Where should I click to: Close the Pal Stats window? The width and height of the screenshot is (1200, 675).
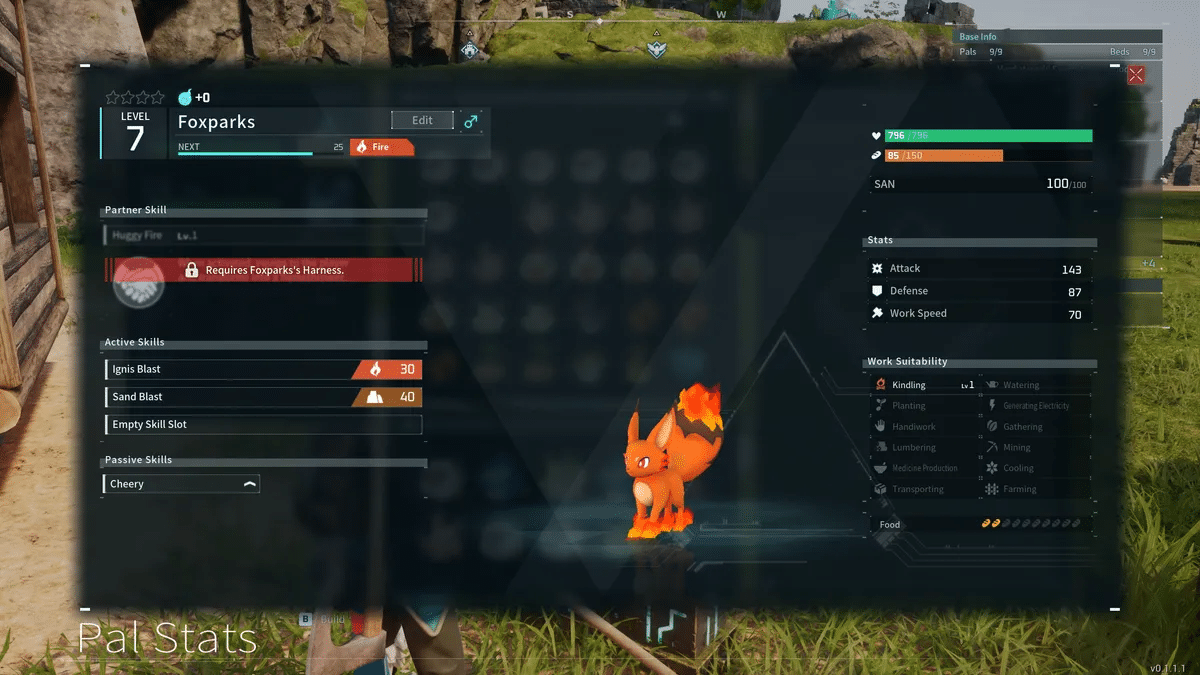coord(1136,75)
